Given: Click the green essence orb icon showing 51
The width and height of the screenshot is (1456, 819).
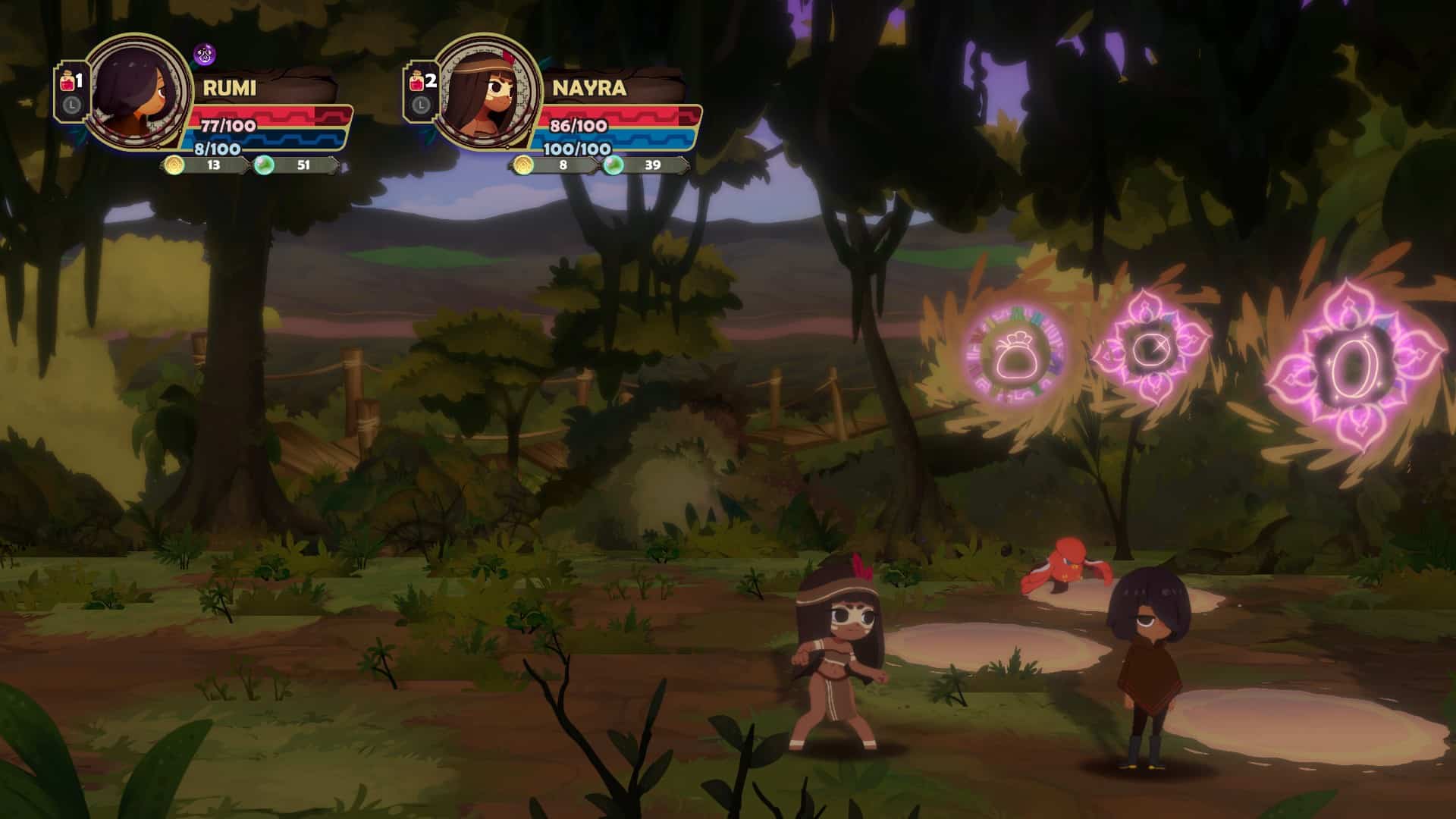Looking at the screenshot, I should point(265,165).
